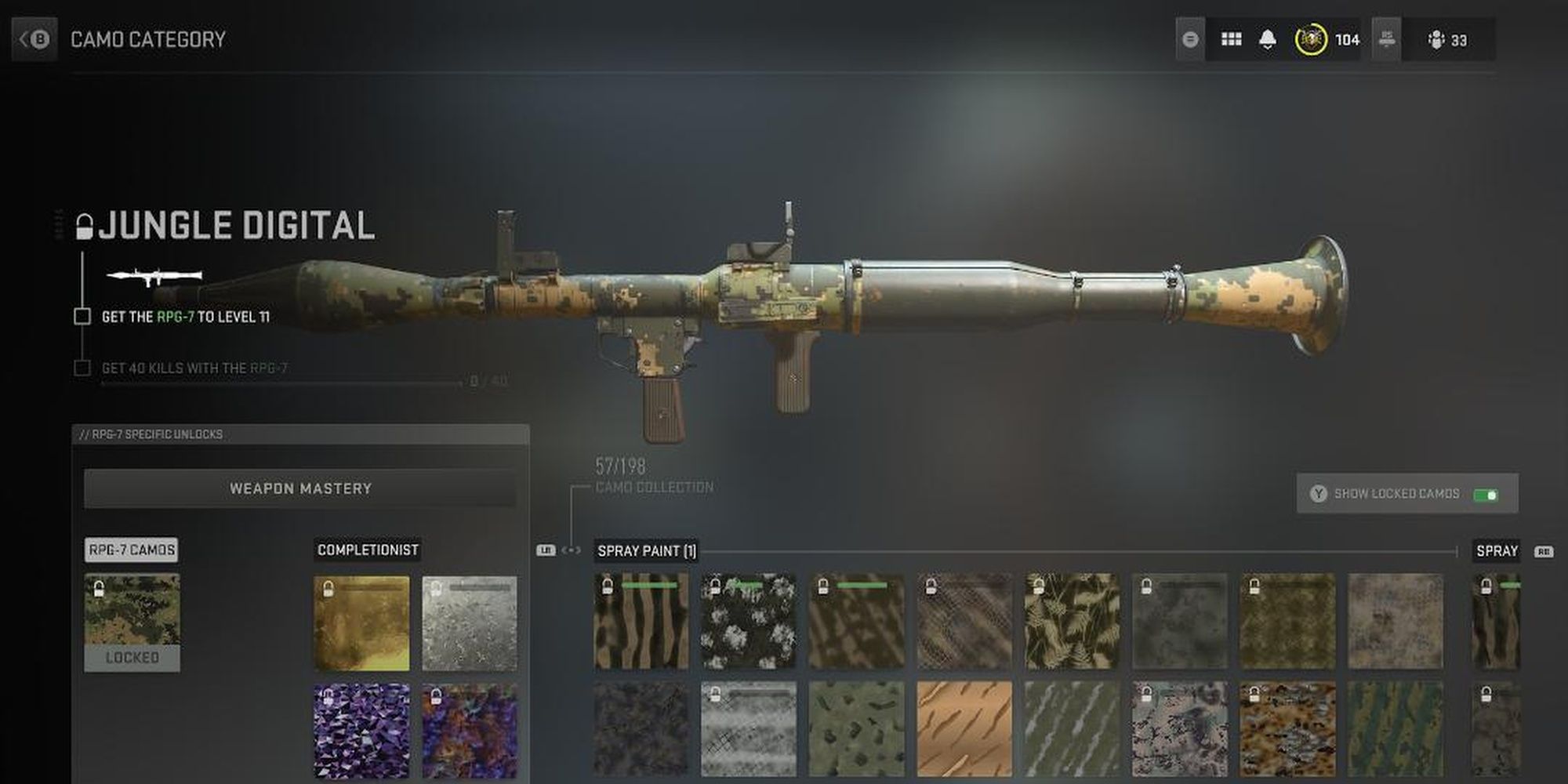Click the checkbox beside Get 40 Kills challenge
The width and height of the screenshot is (1568, 784).
(x=82, y=367)
